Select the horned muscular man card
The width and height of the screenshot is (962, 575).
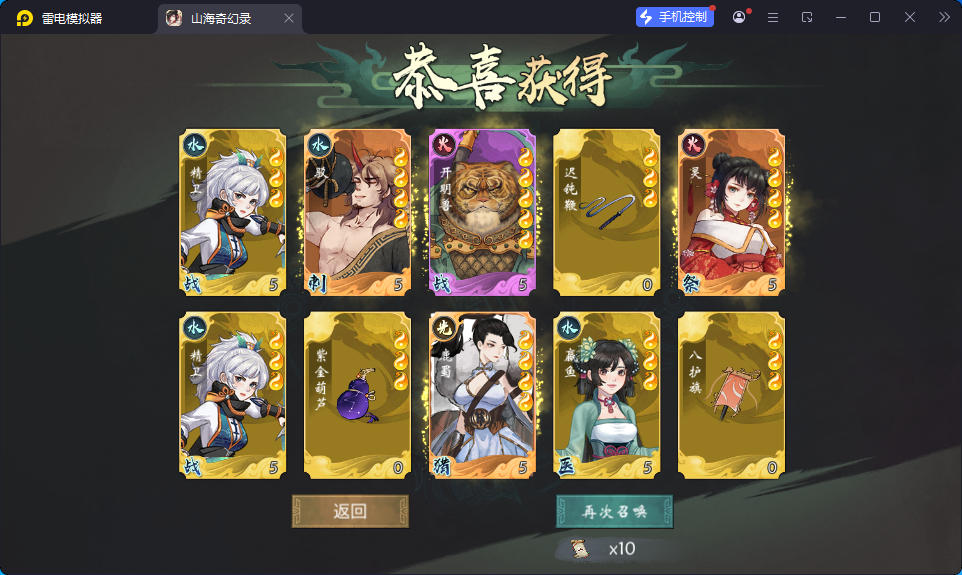(x=357, y=213)
